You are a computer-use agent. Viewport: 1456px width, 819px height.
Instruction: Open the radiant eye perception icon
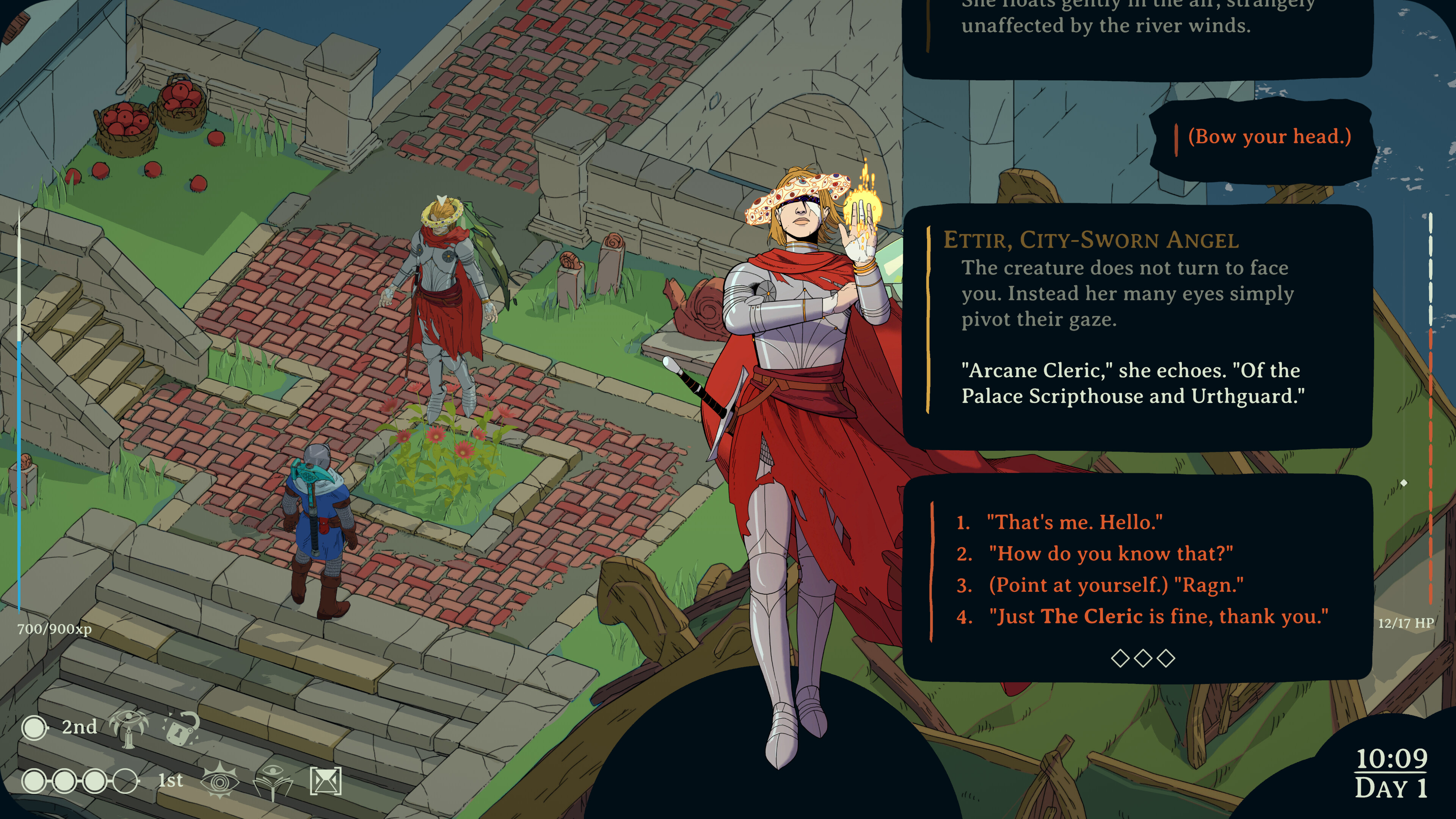tap(220, 783)
